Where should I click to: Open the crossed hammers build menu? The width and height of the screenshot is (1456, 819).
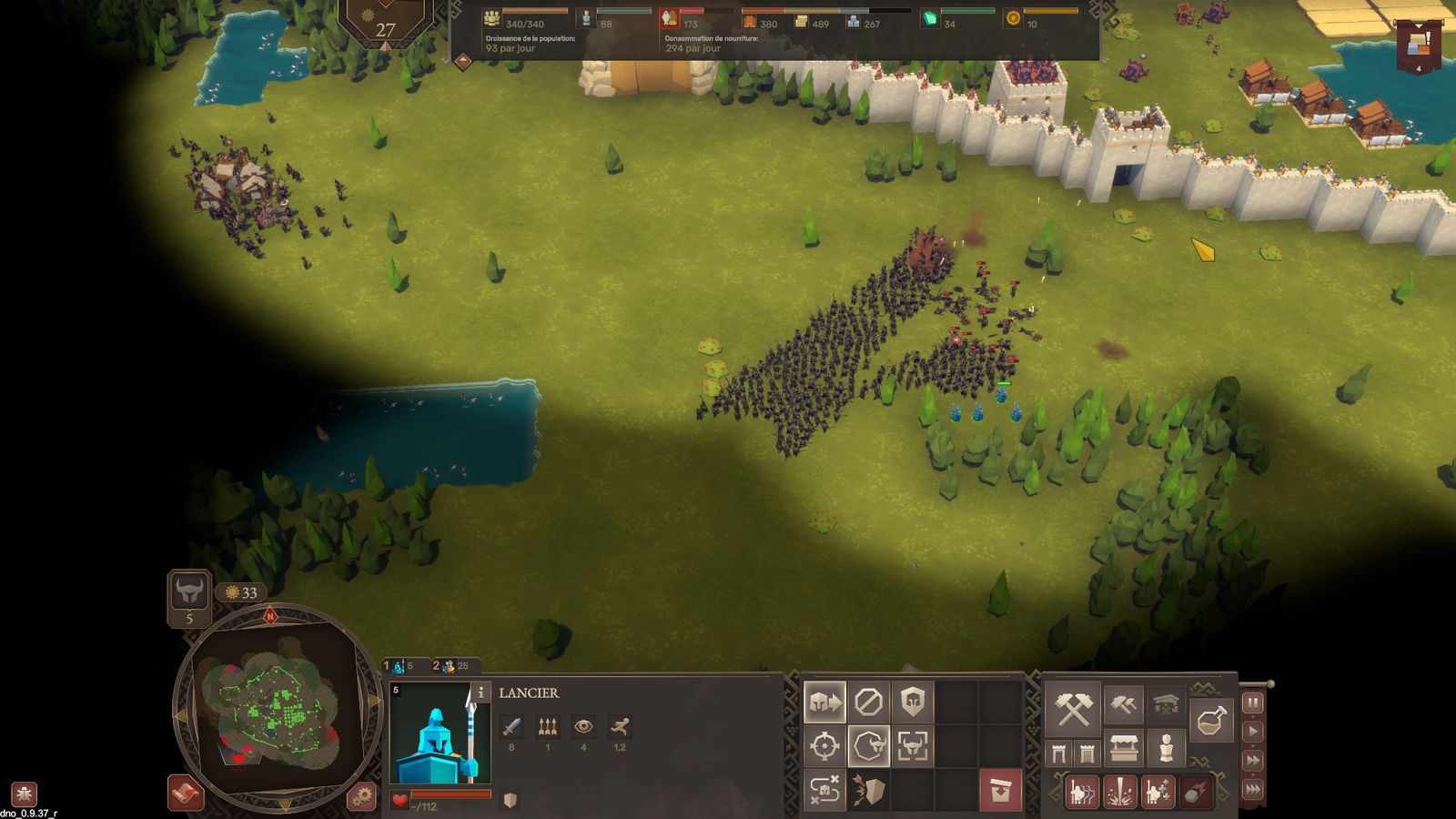[1074, 709]
